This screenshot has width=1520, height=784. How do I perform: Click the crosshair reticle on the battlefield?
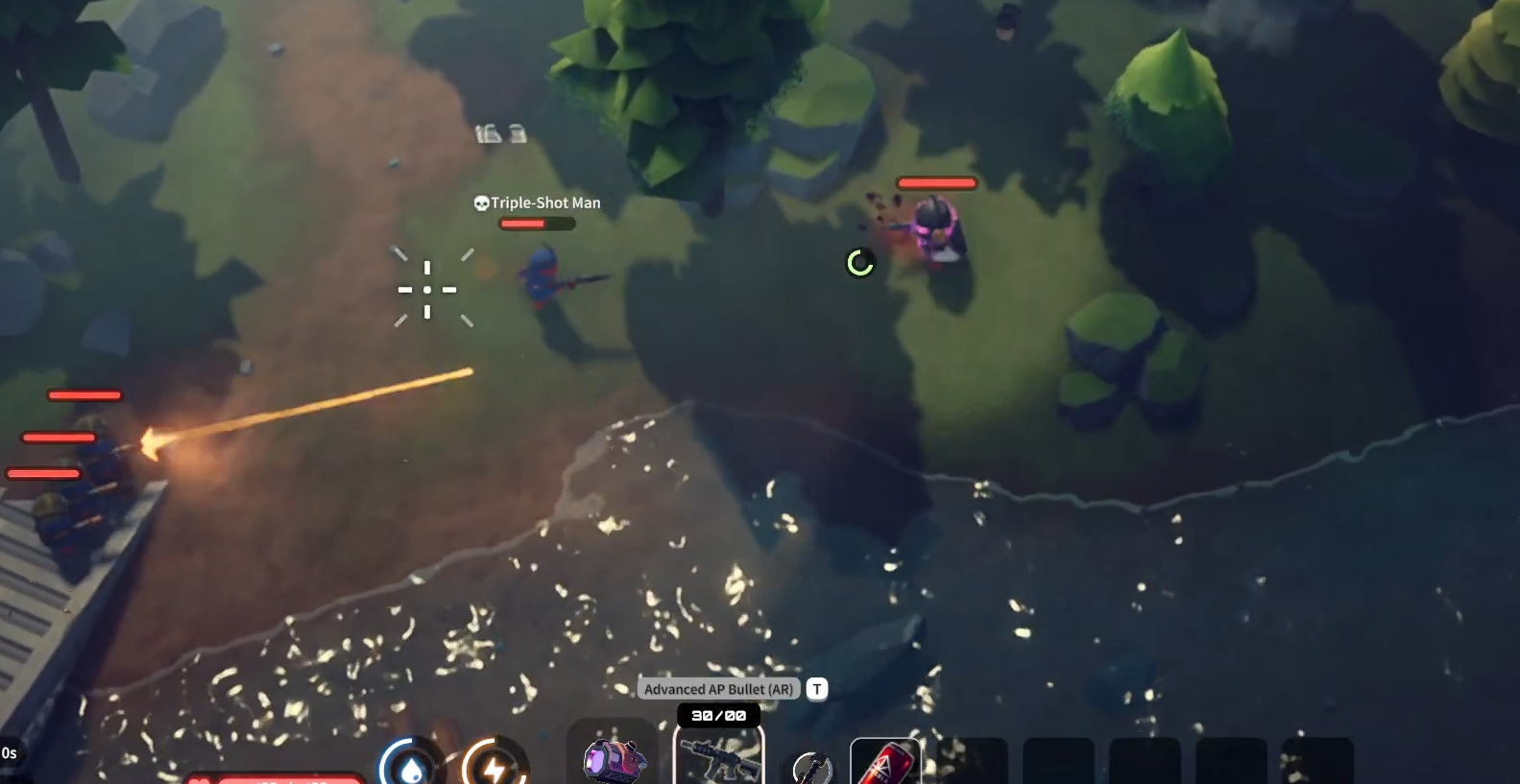point(429,288)
